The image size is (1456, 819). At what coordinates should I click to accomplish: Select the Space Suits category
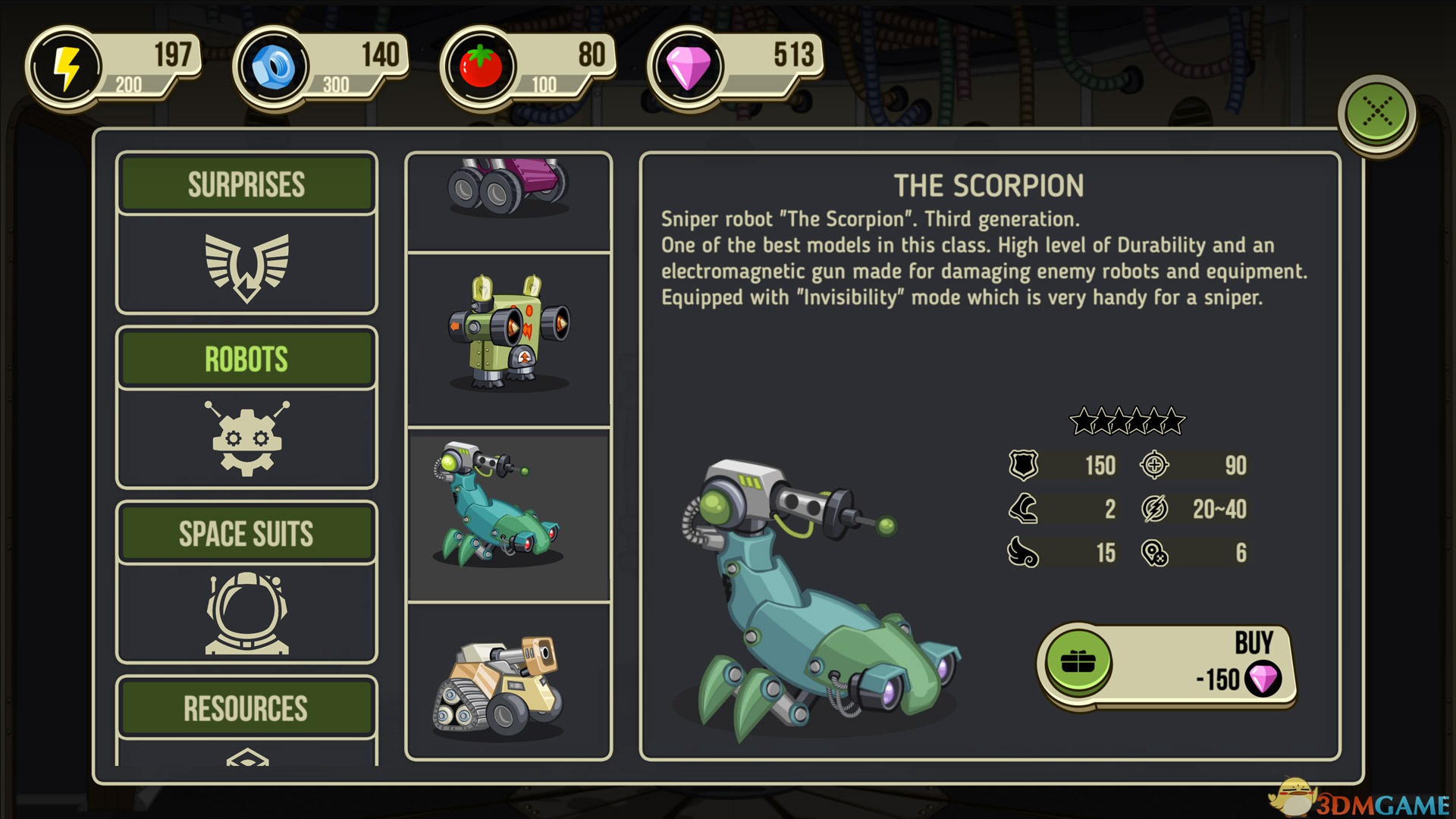(246, 582)
